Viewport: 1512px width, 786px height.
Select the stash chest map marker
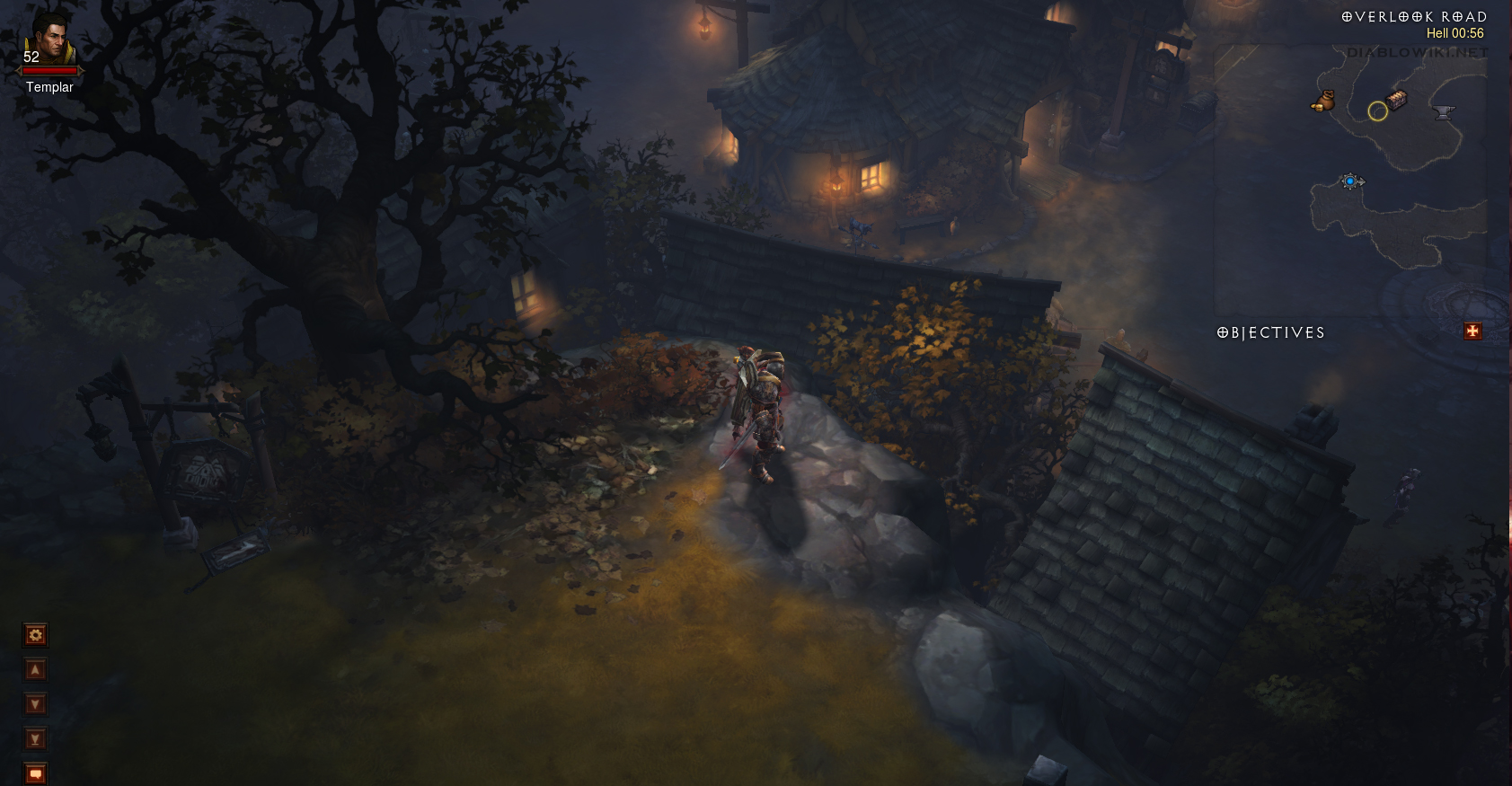(x=1396, y=100)
